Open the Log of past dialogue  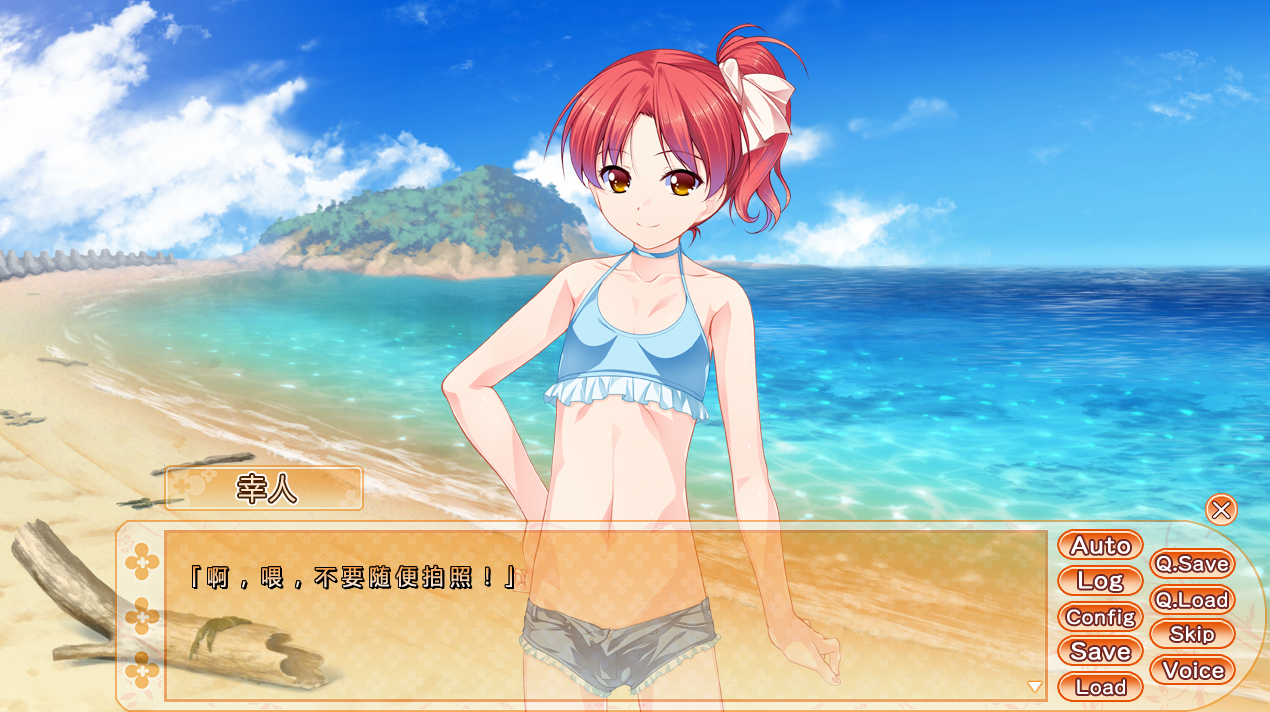(1100, 581)
